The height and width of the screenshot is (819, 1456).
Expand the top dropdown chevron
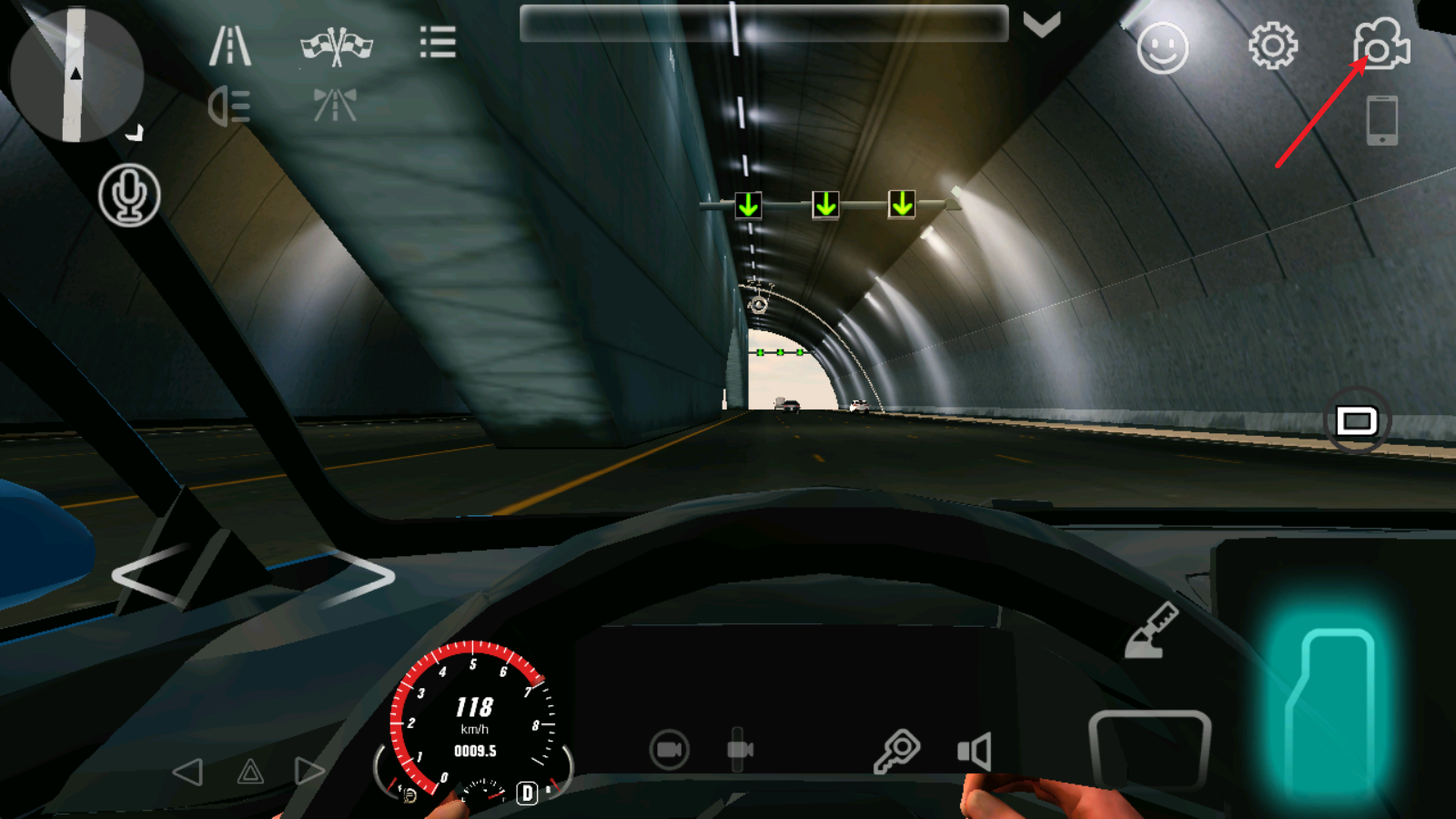click(1042, 25)
